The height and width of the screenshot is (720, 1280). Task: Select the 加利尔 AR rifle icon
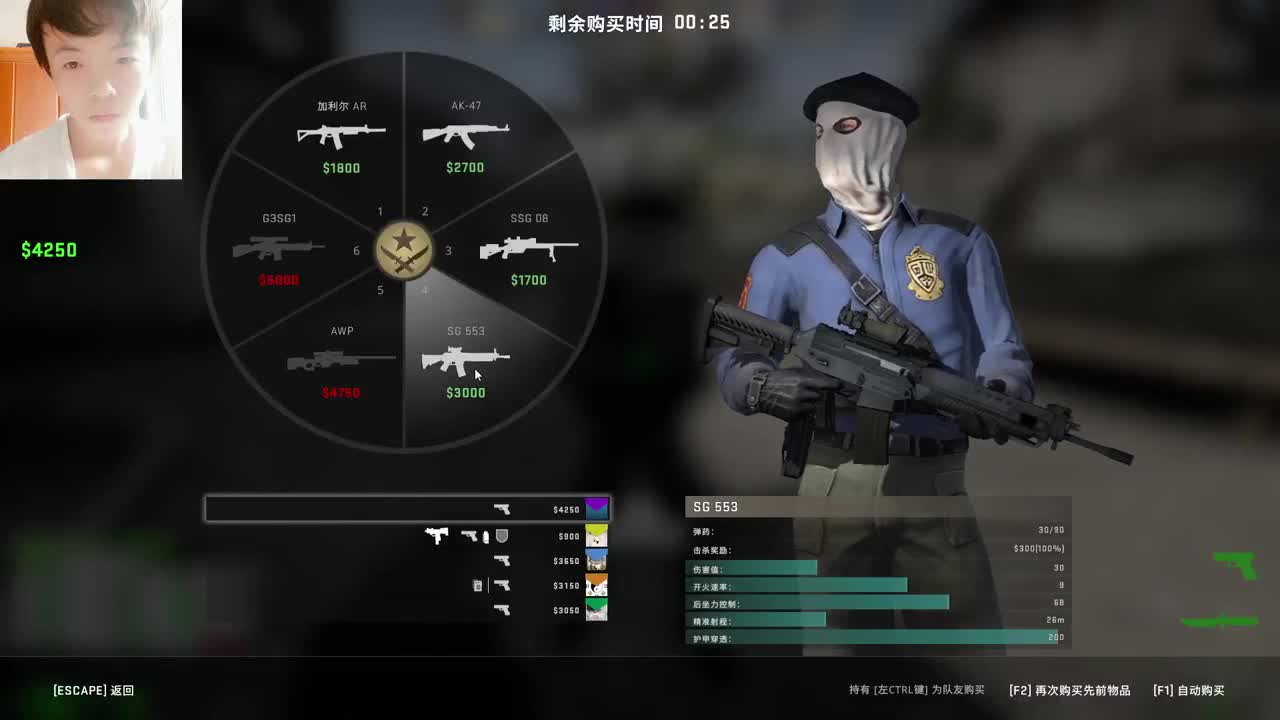[341, 131]
